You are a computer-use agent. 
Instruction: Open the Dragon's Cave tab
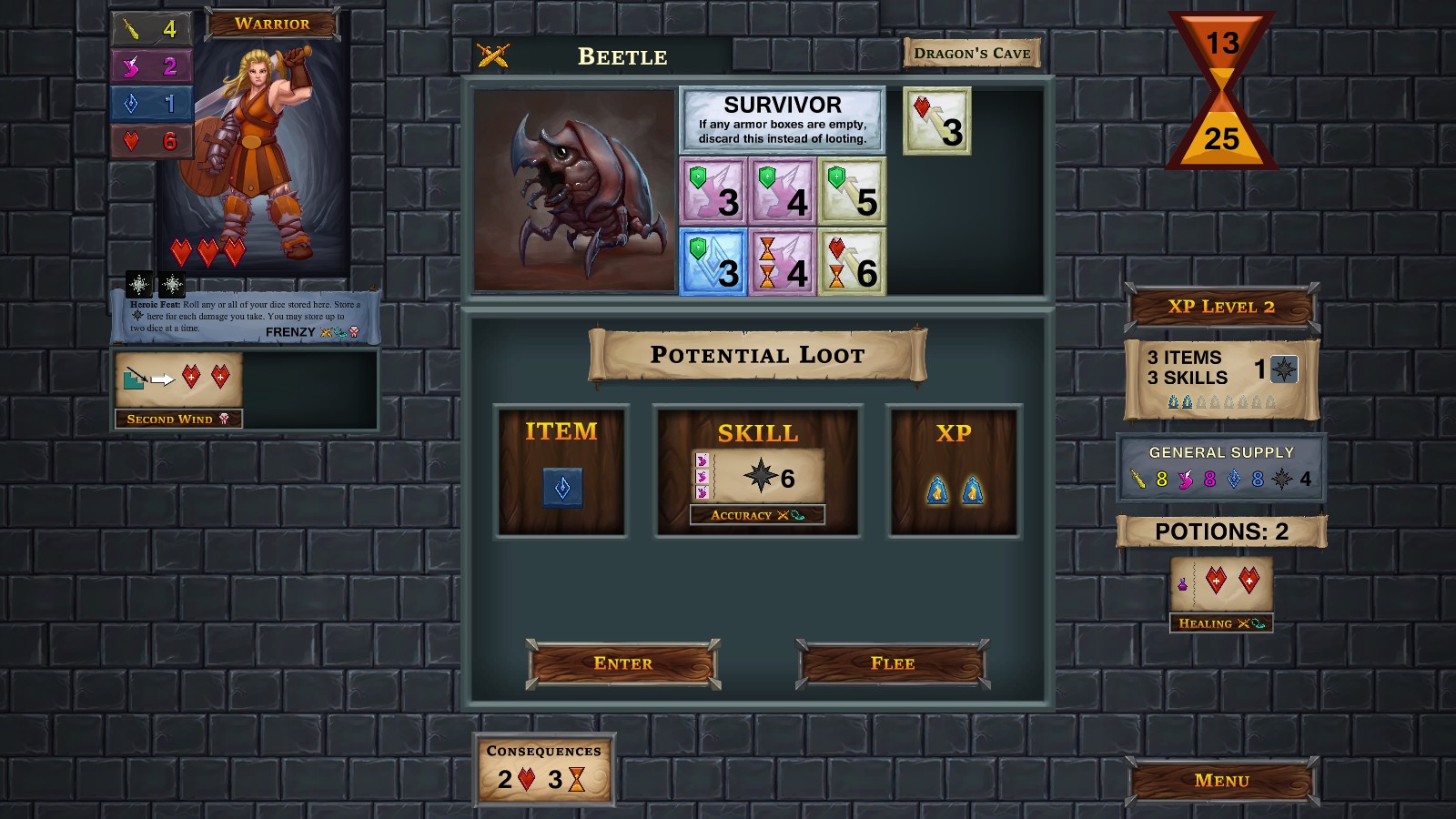point(971,52)
